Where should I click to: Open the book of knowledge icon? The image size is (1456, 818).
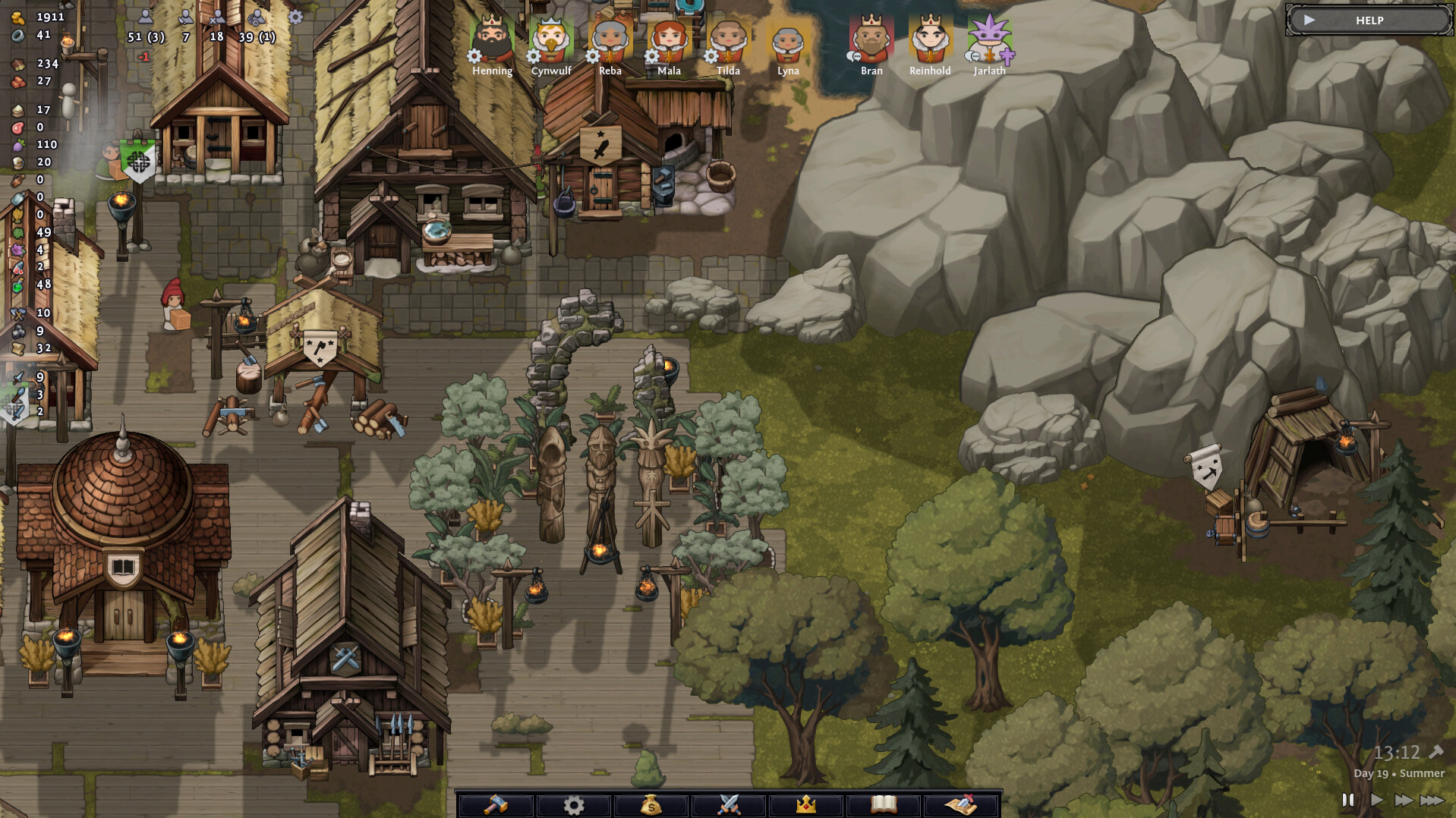tap(884, 806)
